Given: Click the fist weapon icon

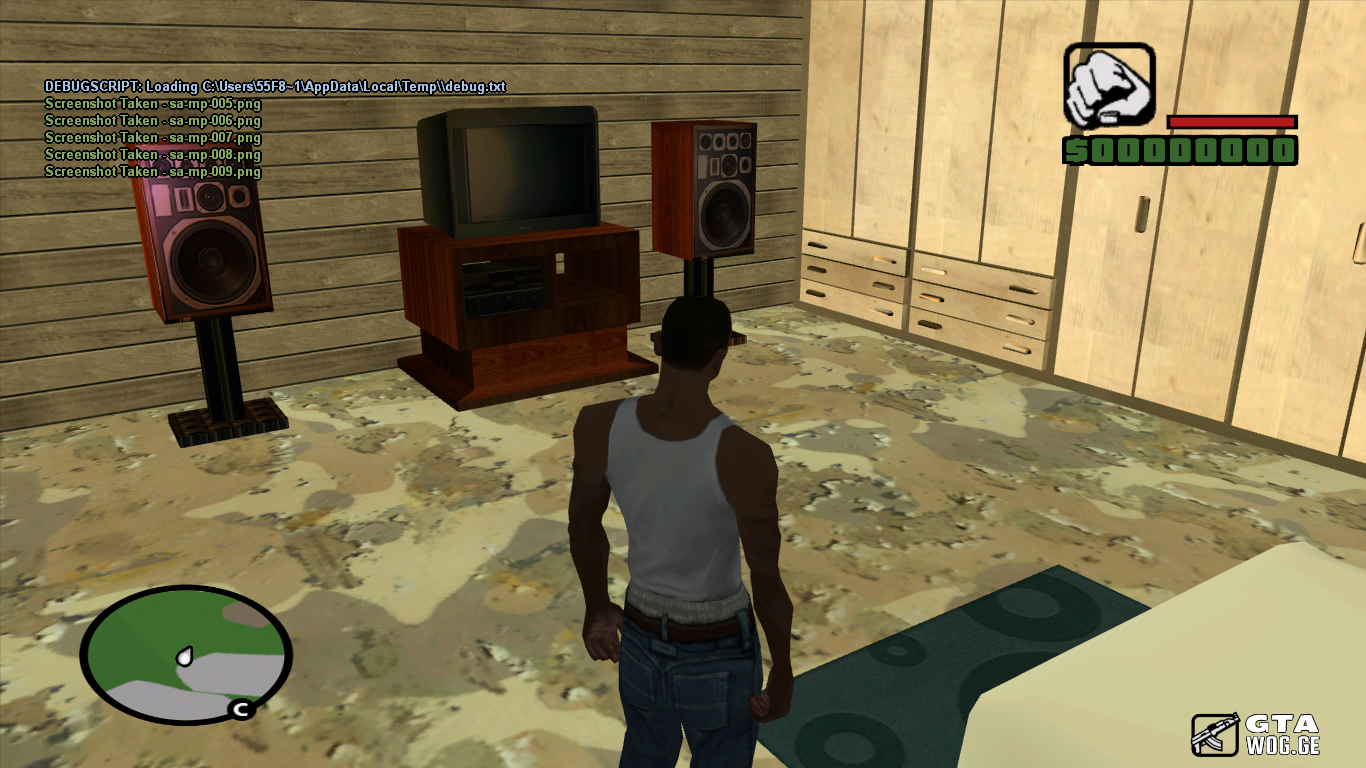Looking at the screenshot, I should (1108, 86).
